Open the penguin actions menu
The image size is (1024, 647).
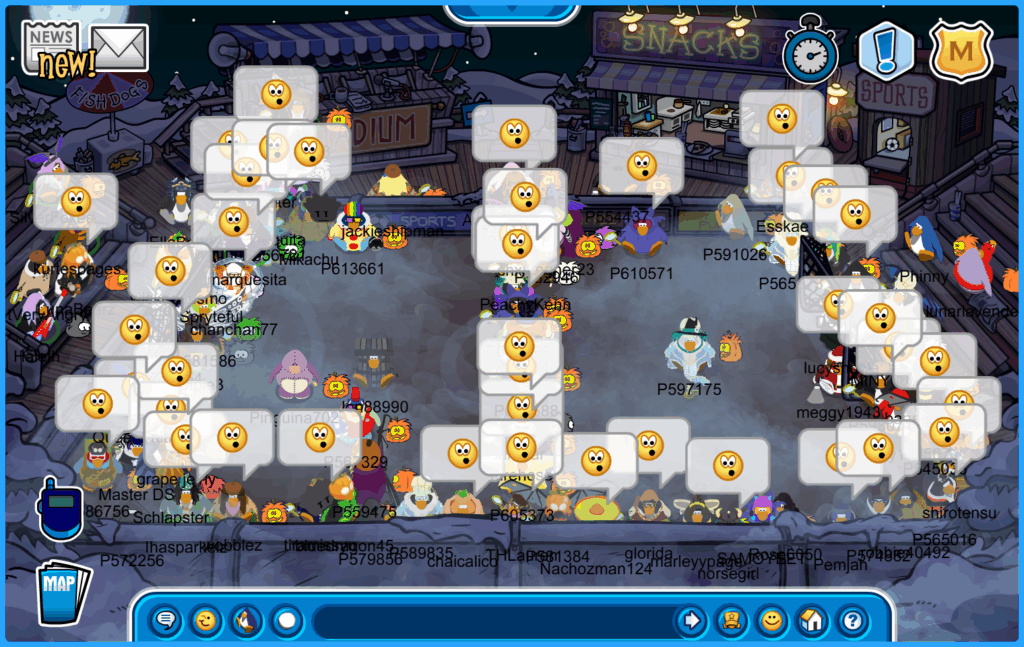[246, 621]
